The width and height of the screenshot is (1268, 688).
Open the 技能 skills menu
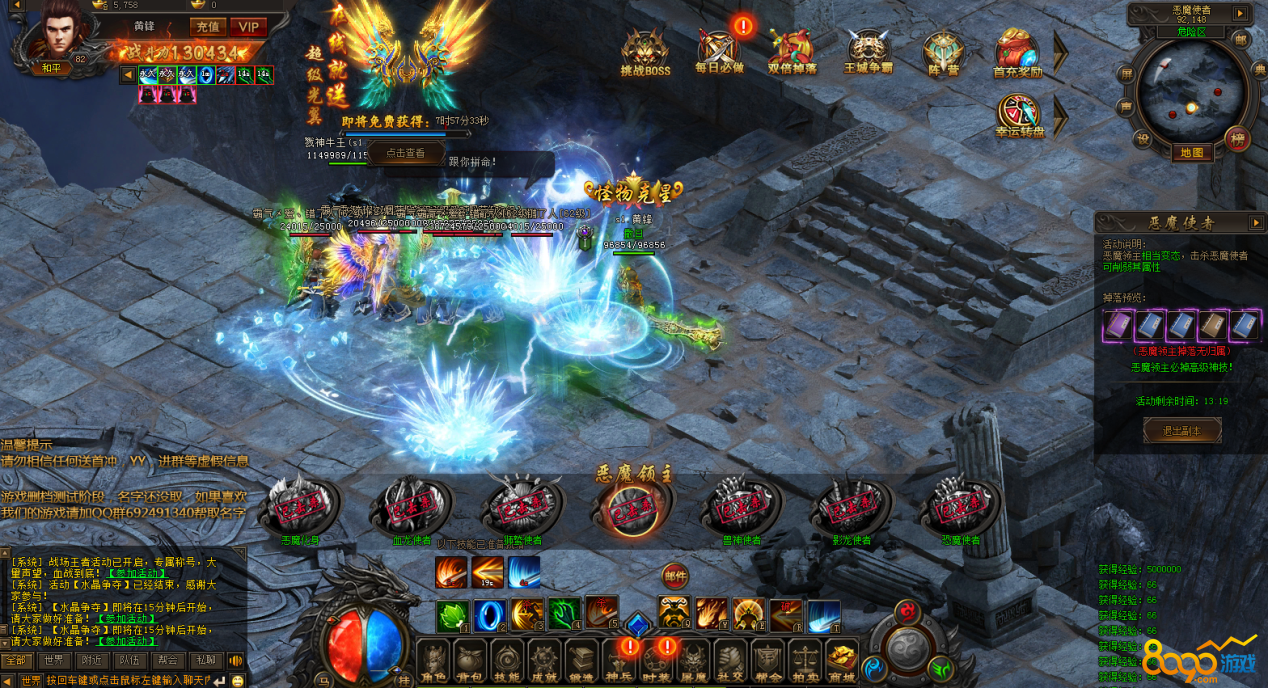tap(507, 662)
